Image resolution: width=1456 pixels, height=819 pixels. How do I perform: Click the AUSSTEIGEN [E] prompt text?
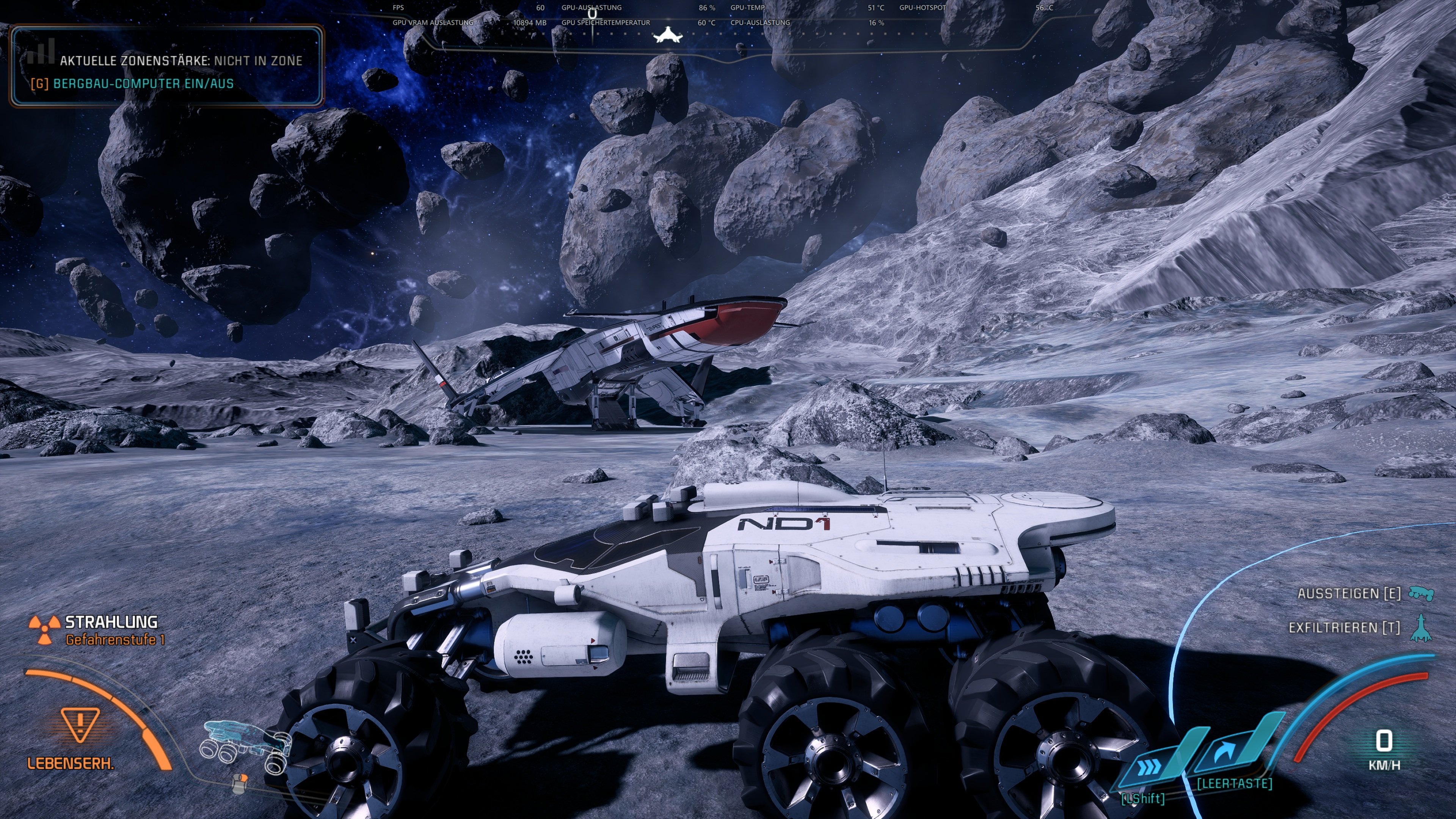click(x=1351, y=593)
